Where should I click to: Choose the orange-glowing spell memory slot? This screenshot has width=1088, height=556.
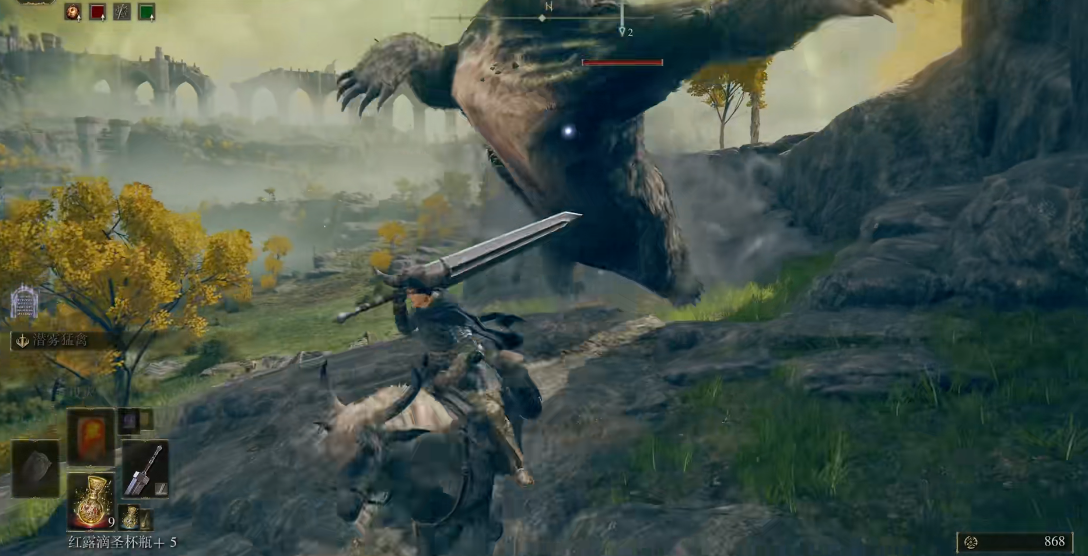90,436
